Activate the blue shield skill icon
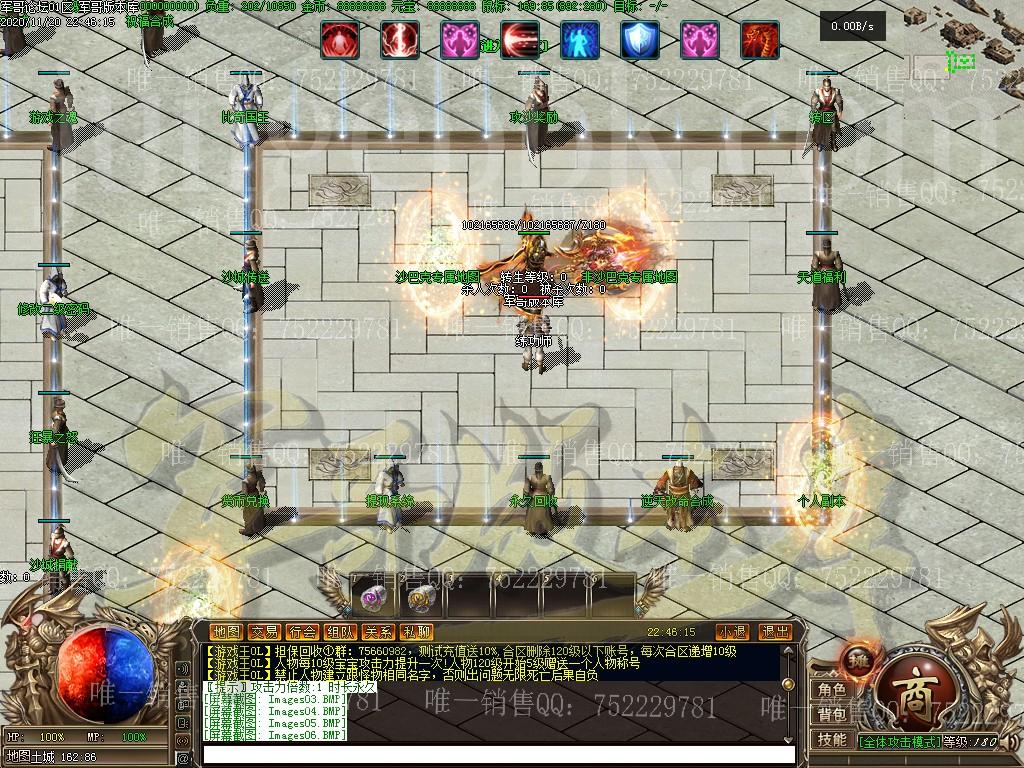The width and height of the screenshot is (1024, 768). pos(640,41)
